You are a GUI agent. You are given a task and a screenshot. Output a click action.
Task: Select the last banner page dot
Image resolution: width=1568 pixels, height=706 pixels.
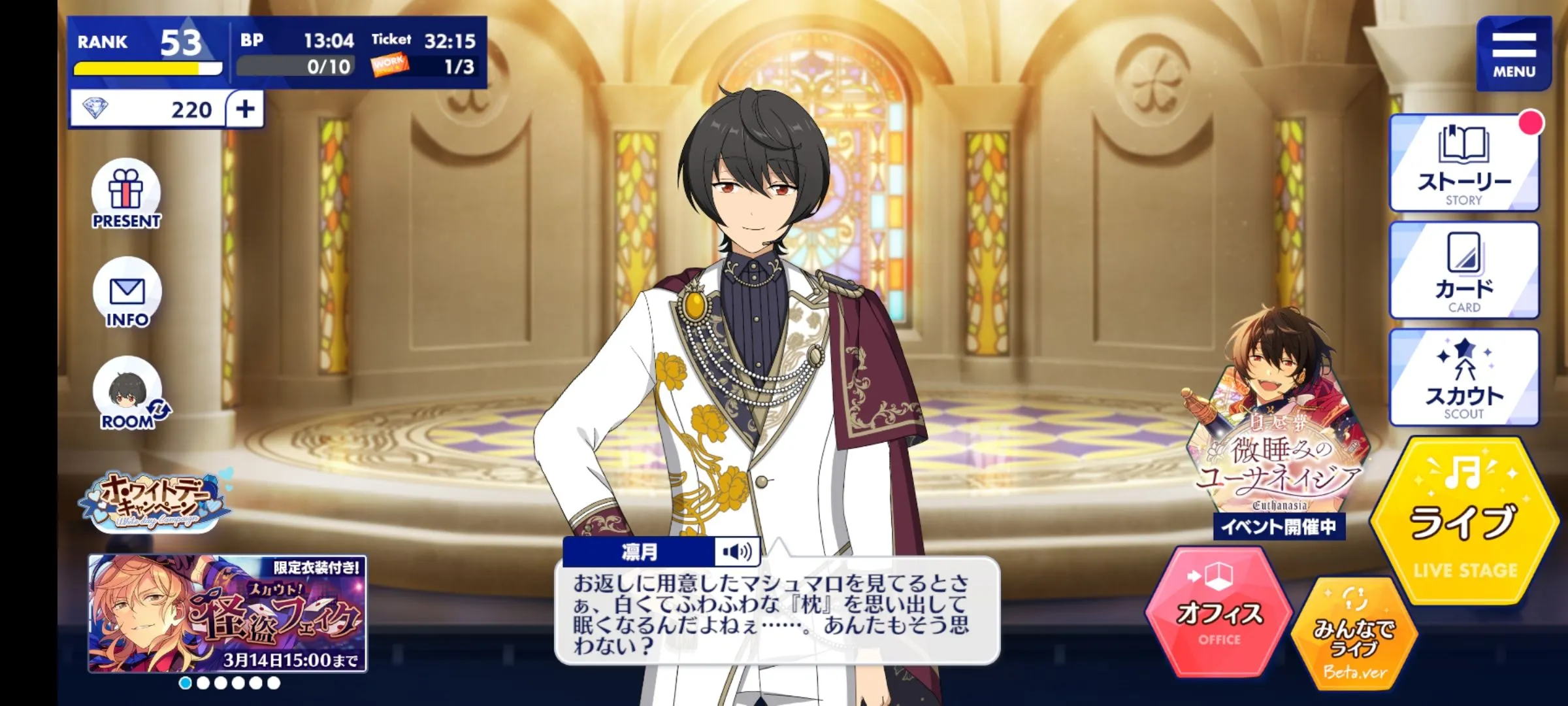pos(274,683)
